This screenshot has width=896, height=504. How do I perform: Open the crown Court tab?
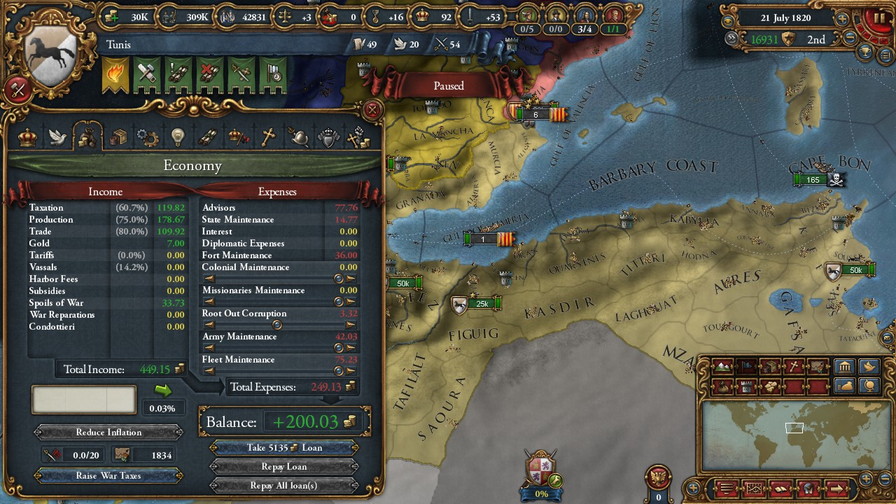coord(28,137)
